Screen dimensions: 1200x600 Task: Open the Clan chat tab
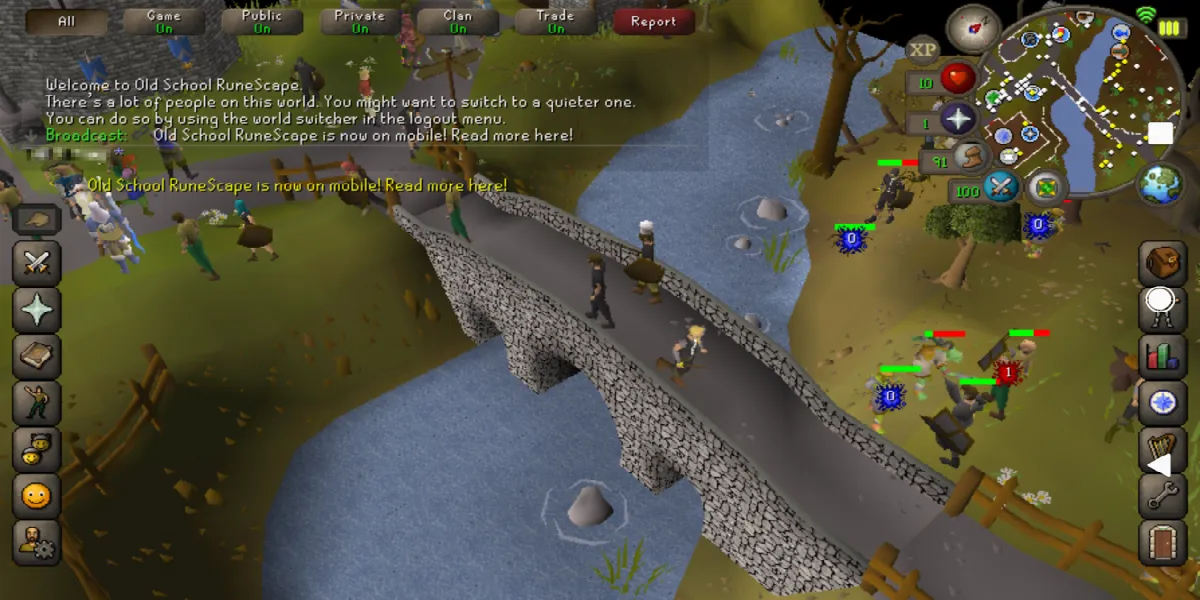click(x=457, y=21)
